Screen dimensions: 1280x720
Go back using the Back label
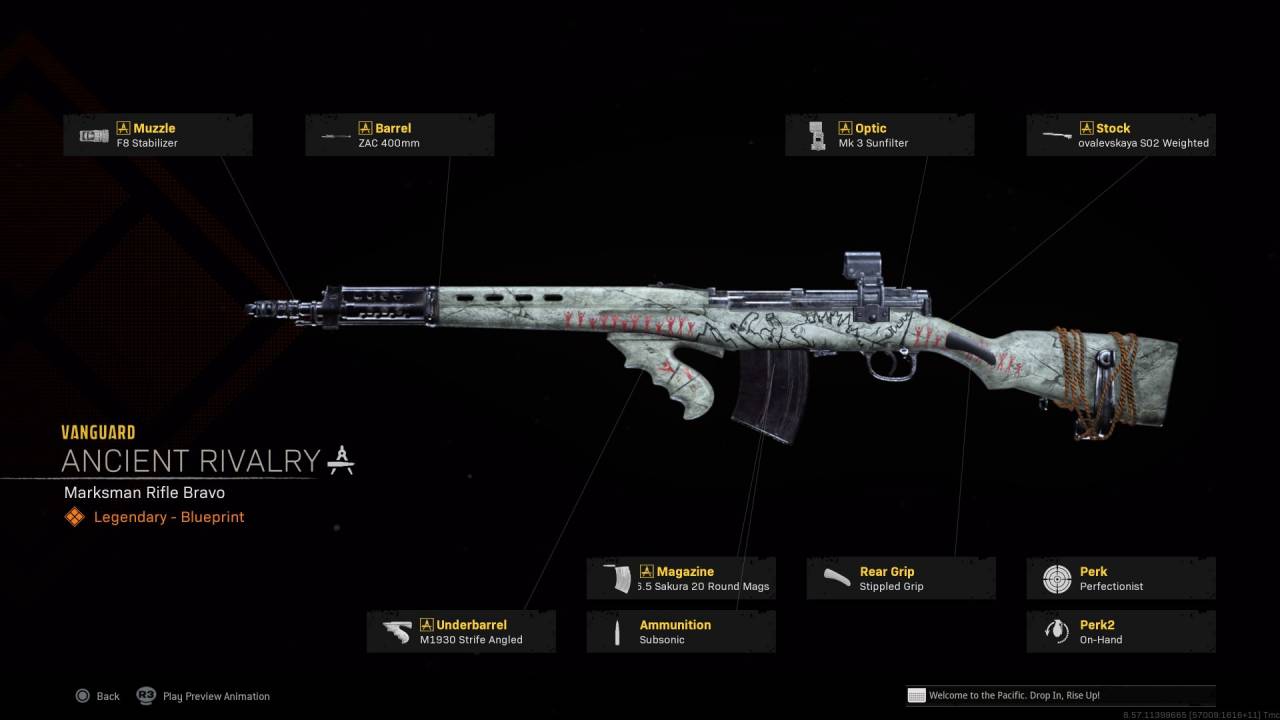pos(107,696)
